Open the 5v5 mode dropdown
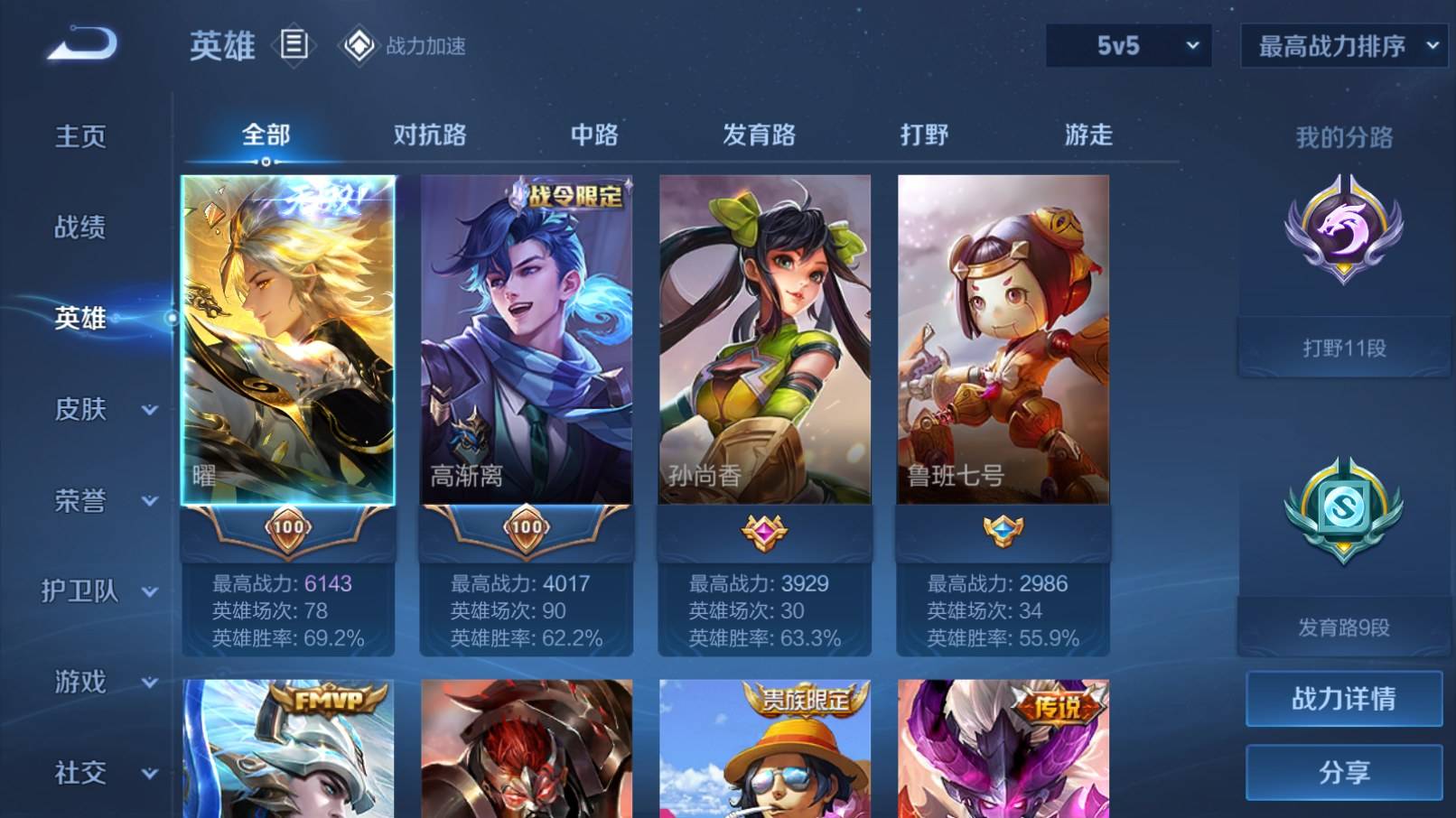1456x818 pixels. (1128, 43)
